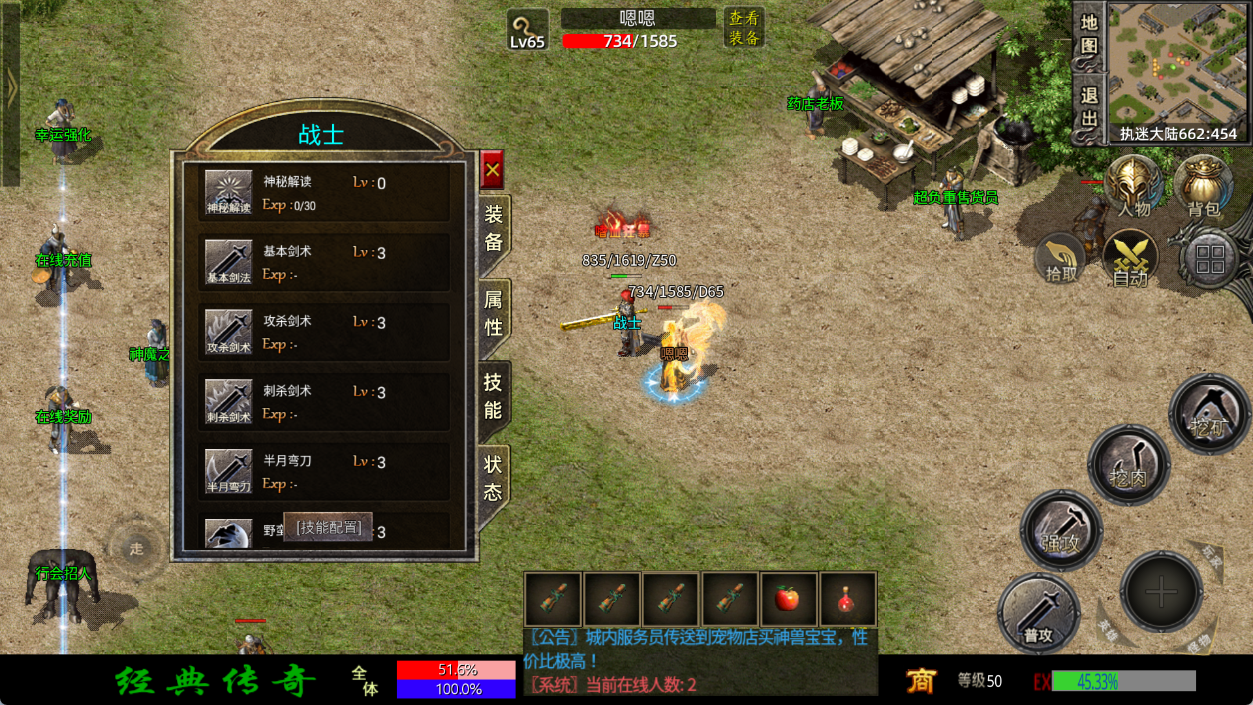Open the 属性 attributes tab

494,313
